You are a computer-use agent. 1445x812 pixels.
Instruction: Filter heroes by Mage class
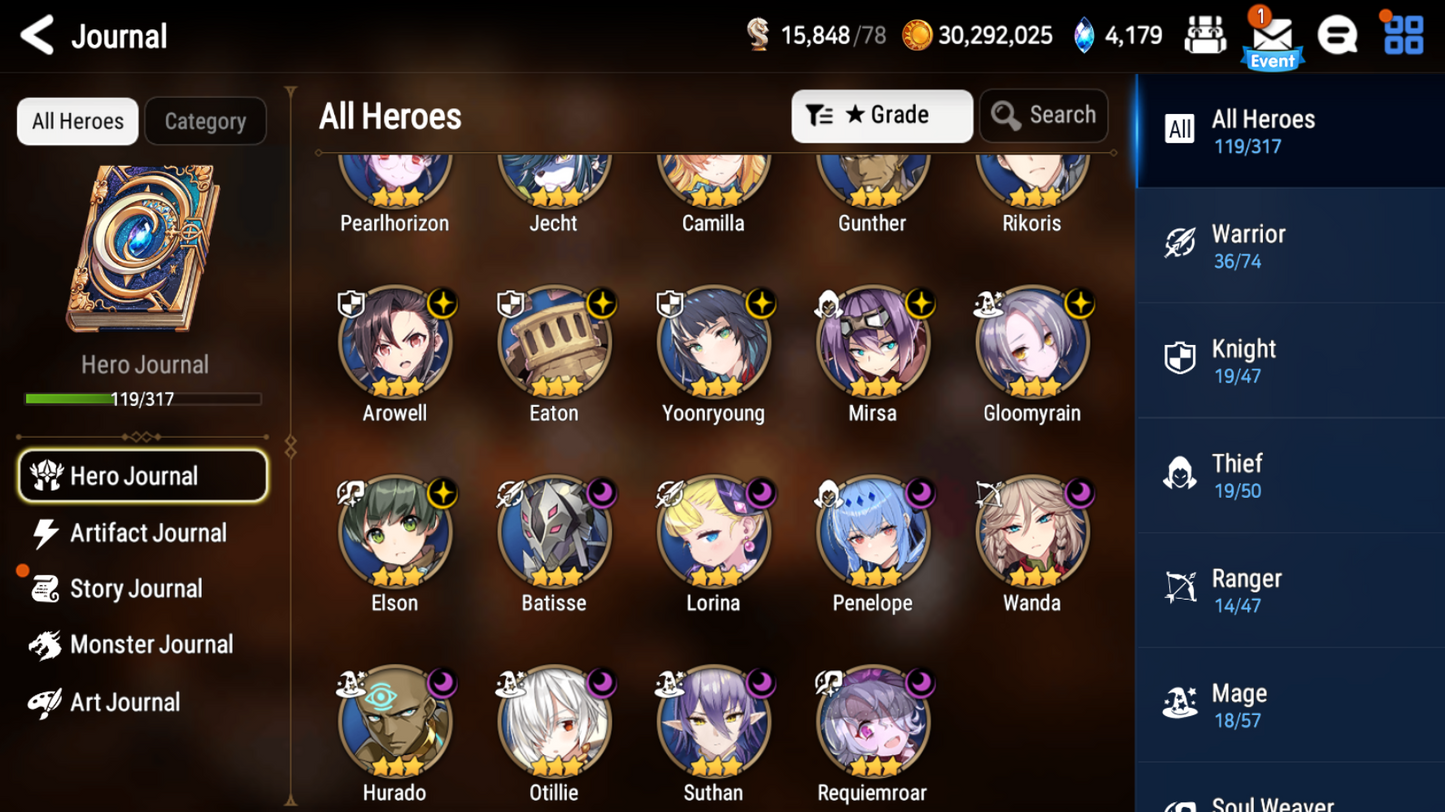click(1288, 706)
